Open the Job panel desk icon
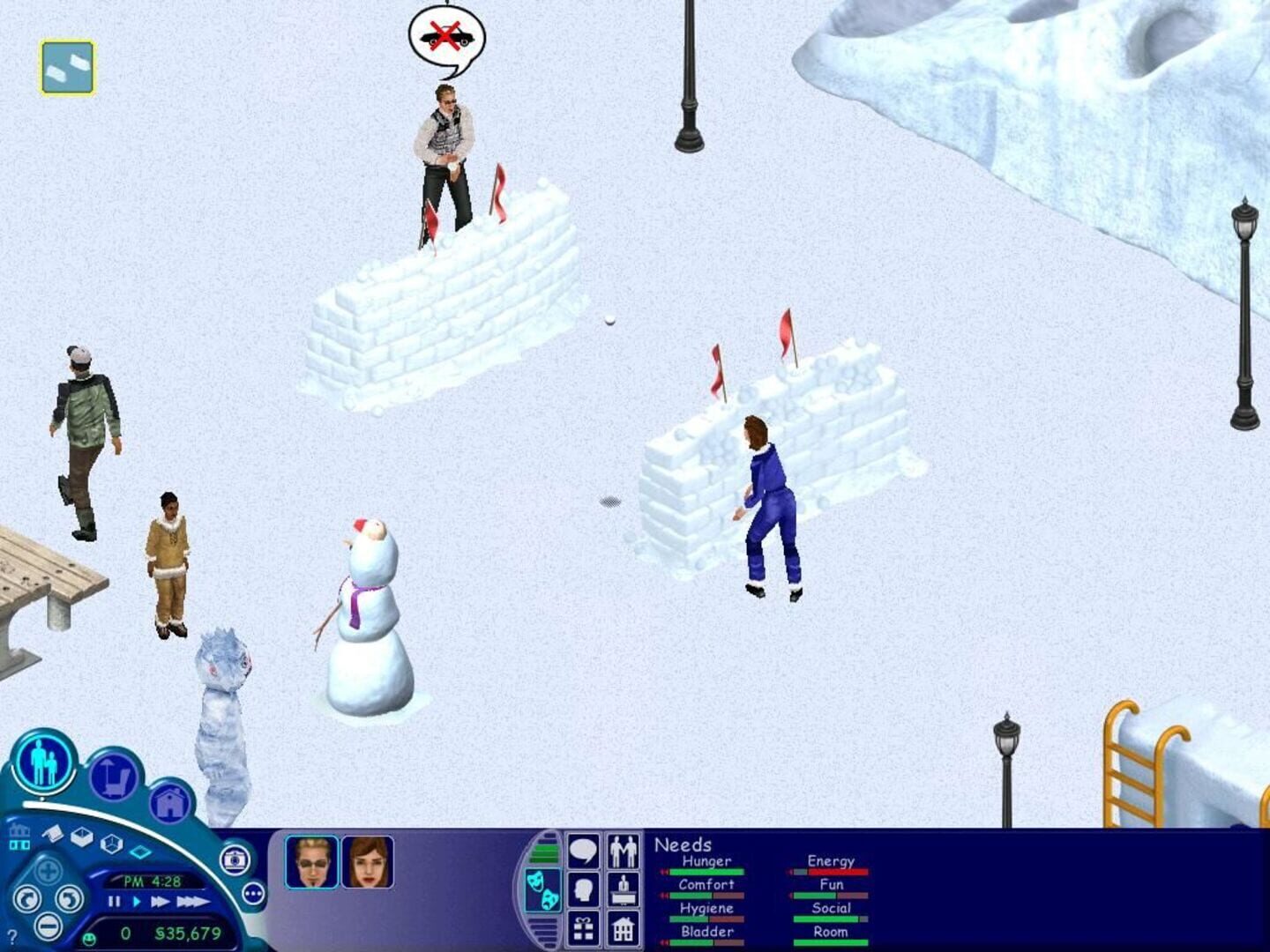This screenshot has height=952, width=1270. click(x=624, y=889)
